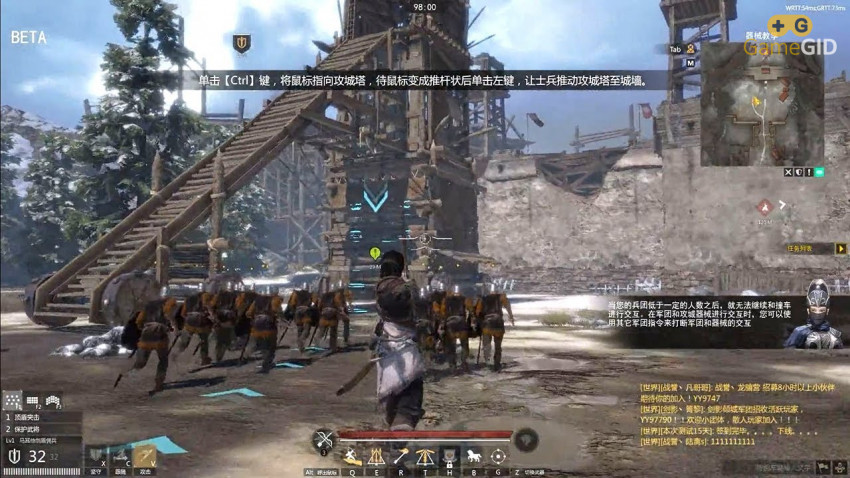Choose the scattered dots troop formation
This screenshot has width=850, height=478.
(x=13, y=401)
